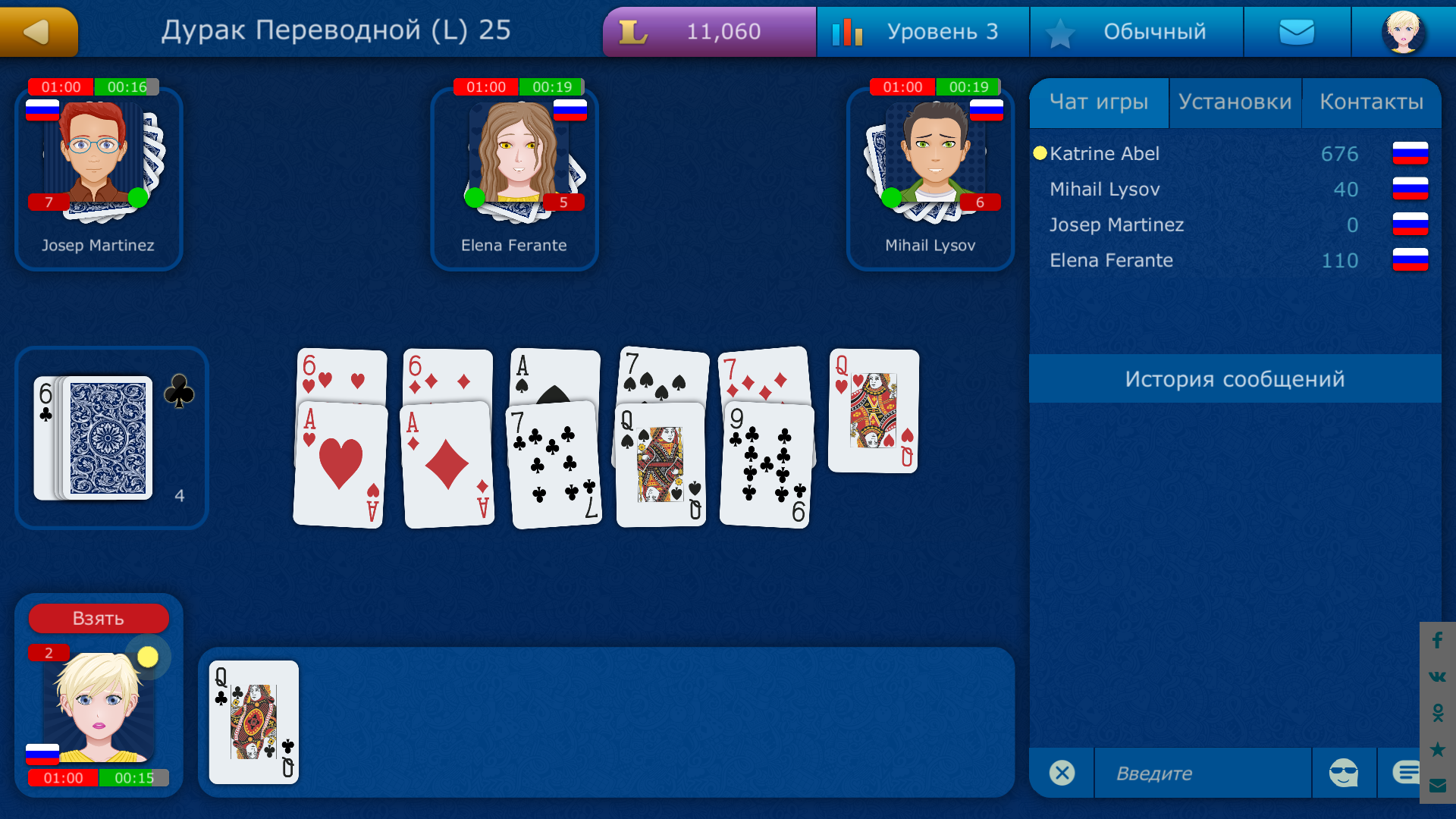Click the Facebook share icon

tap(1437, 641)
